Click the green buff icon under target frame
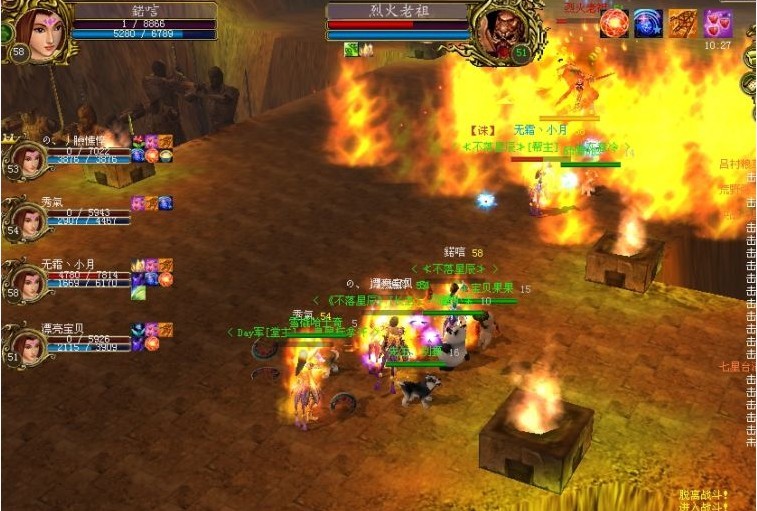 point(351,49)
